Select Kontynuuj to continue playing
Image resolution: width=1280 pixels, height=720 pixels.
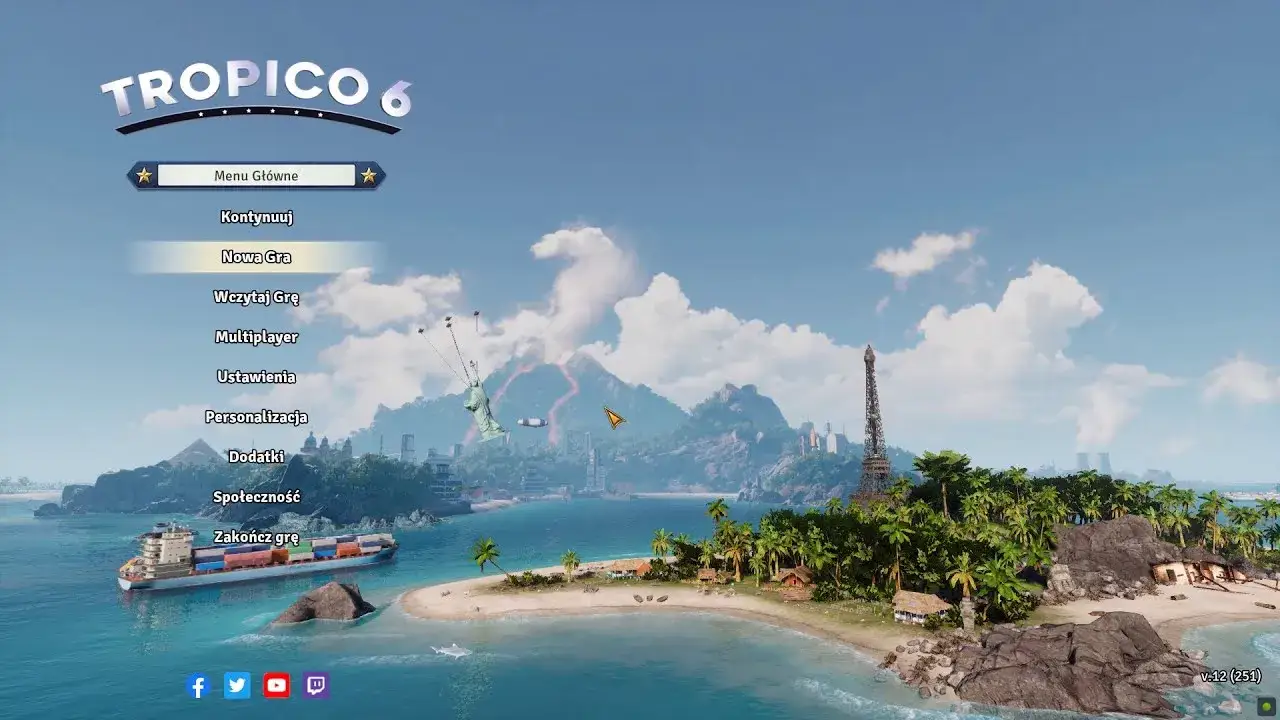click(255, 217)
